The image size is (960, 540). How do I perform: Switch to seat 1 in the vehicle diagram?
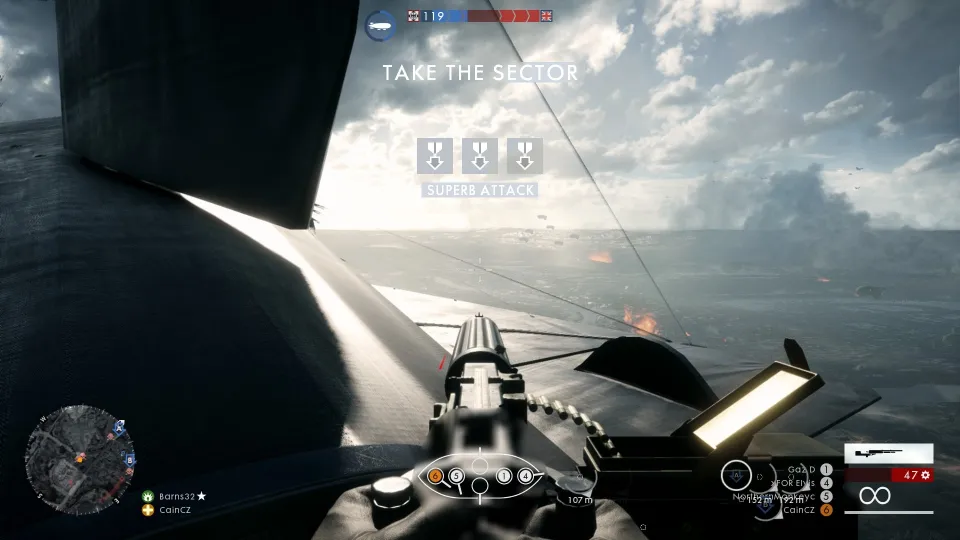click(504, 476)
